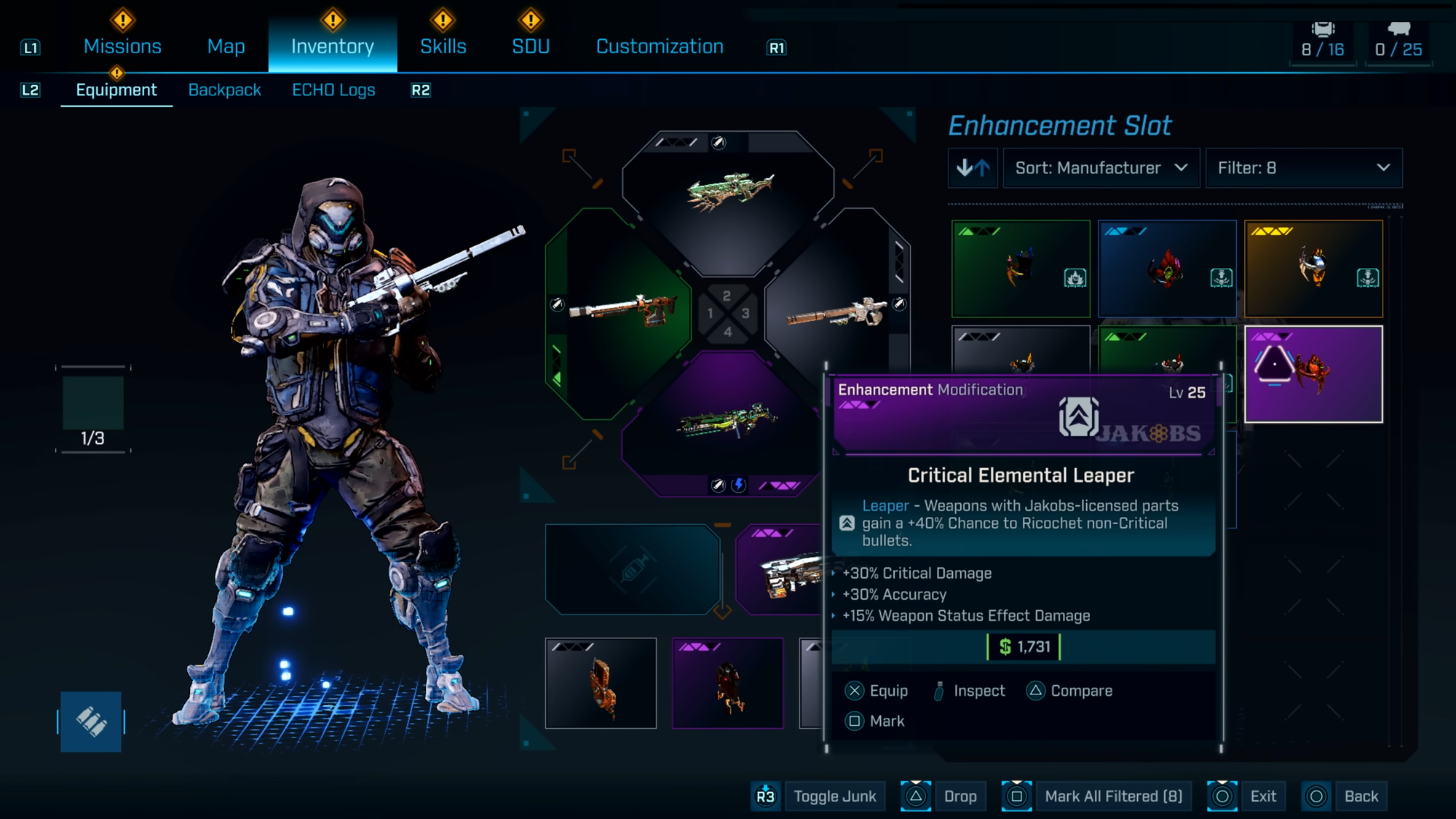The width and height of the screenshot is (1456, 819).
Task: Select the Skills tab
Action: pyautogui.click(x=443, y=47)
